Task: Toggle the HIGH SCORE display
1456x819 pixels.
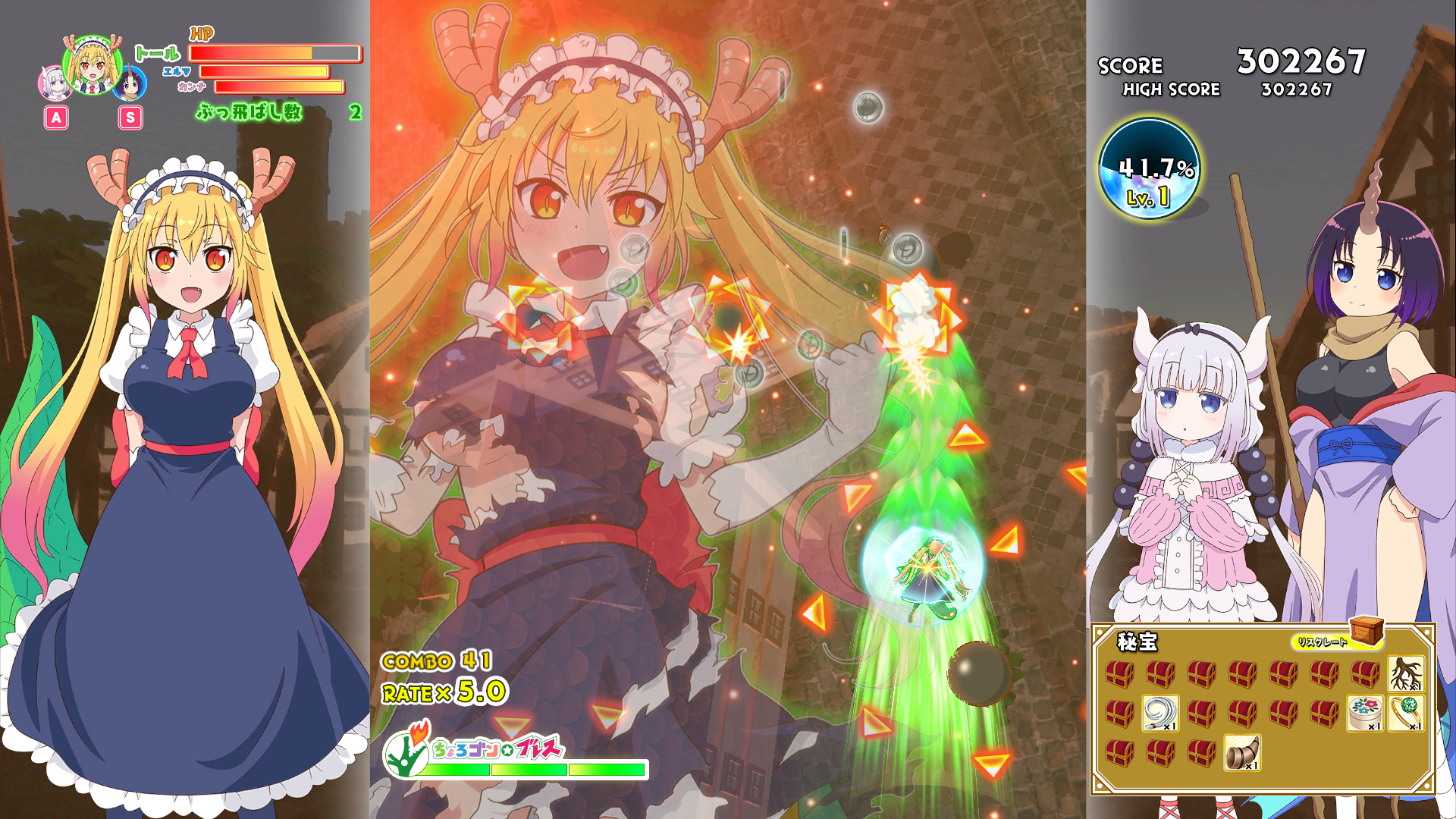Action: pyautogui.click(x=1171, y=89)
